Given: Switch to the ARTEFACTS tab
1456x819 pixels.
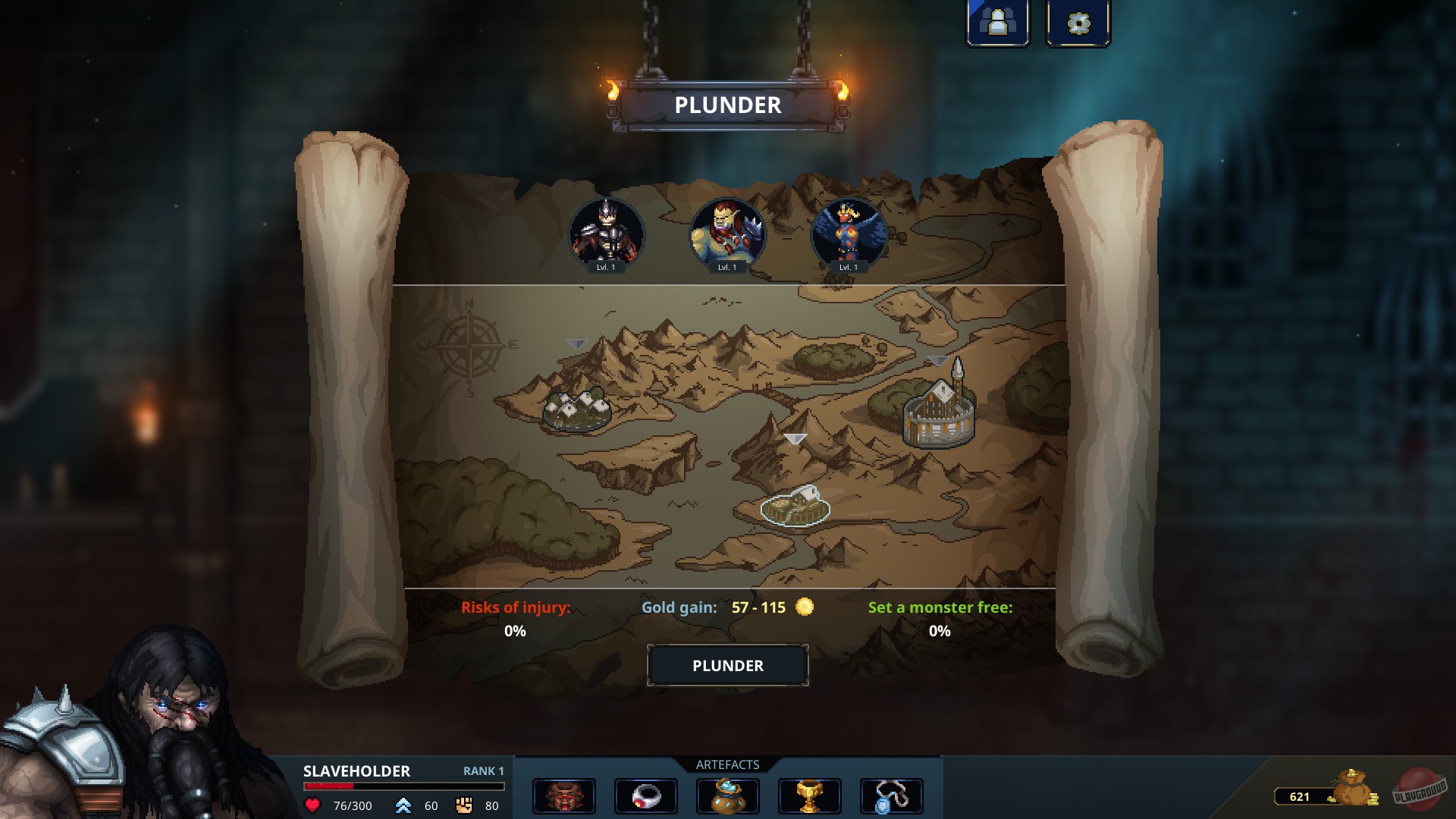Looking at the screenshot, I should (727, 764).
